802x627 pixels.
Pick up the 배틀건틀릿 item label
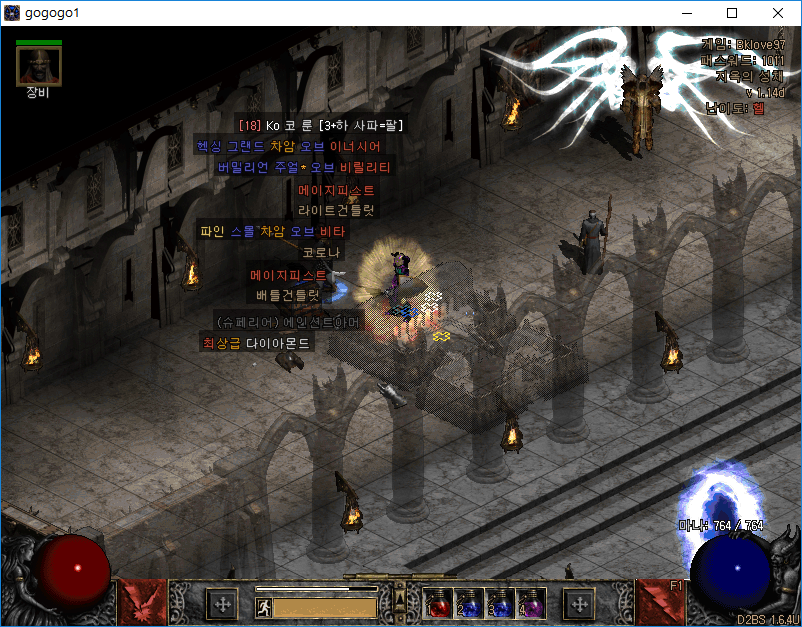[x=286, y=295]
